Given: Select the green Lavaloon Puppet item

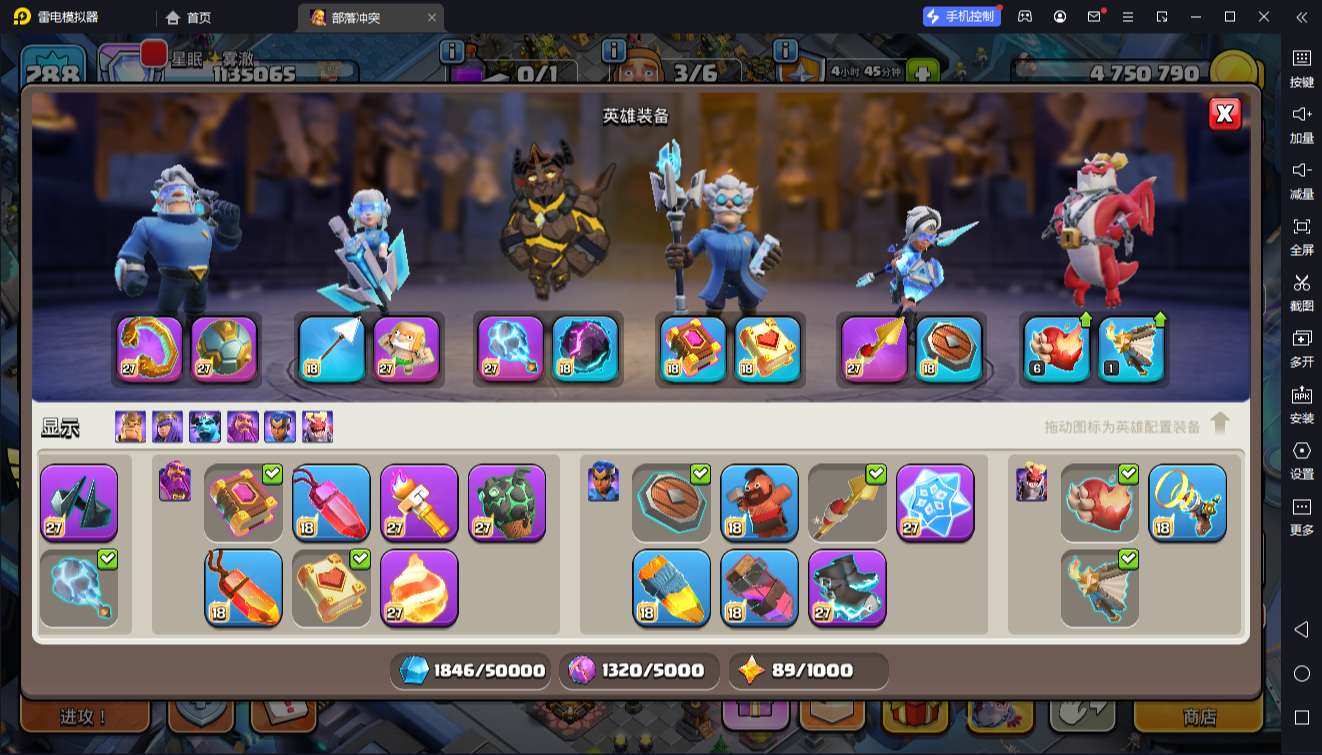Looking at the screenshot, I should [x=507, y=502].
